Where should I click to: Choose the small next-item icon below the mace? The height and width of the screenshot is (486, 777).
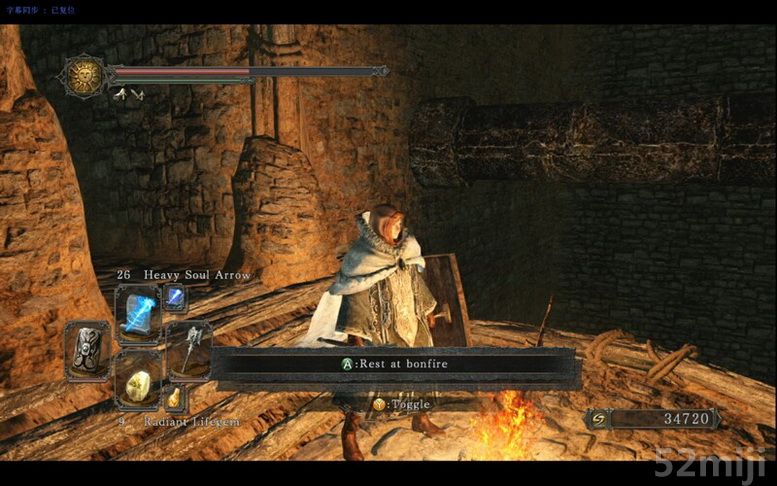(x=175, y=399)
